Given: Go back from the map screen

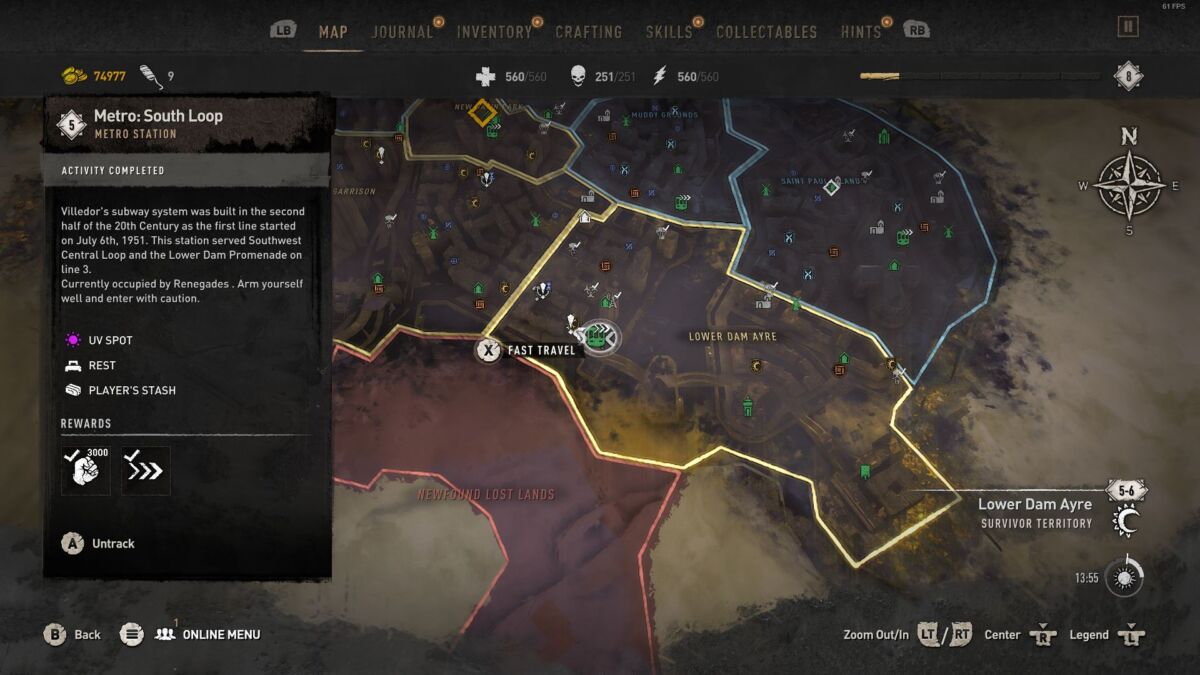Looking at the screenshot, I should [x=73, y=634].
